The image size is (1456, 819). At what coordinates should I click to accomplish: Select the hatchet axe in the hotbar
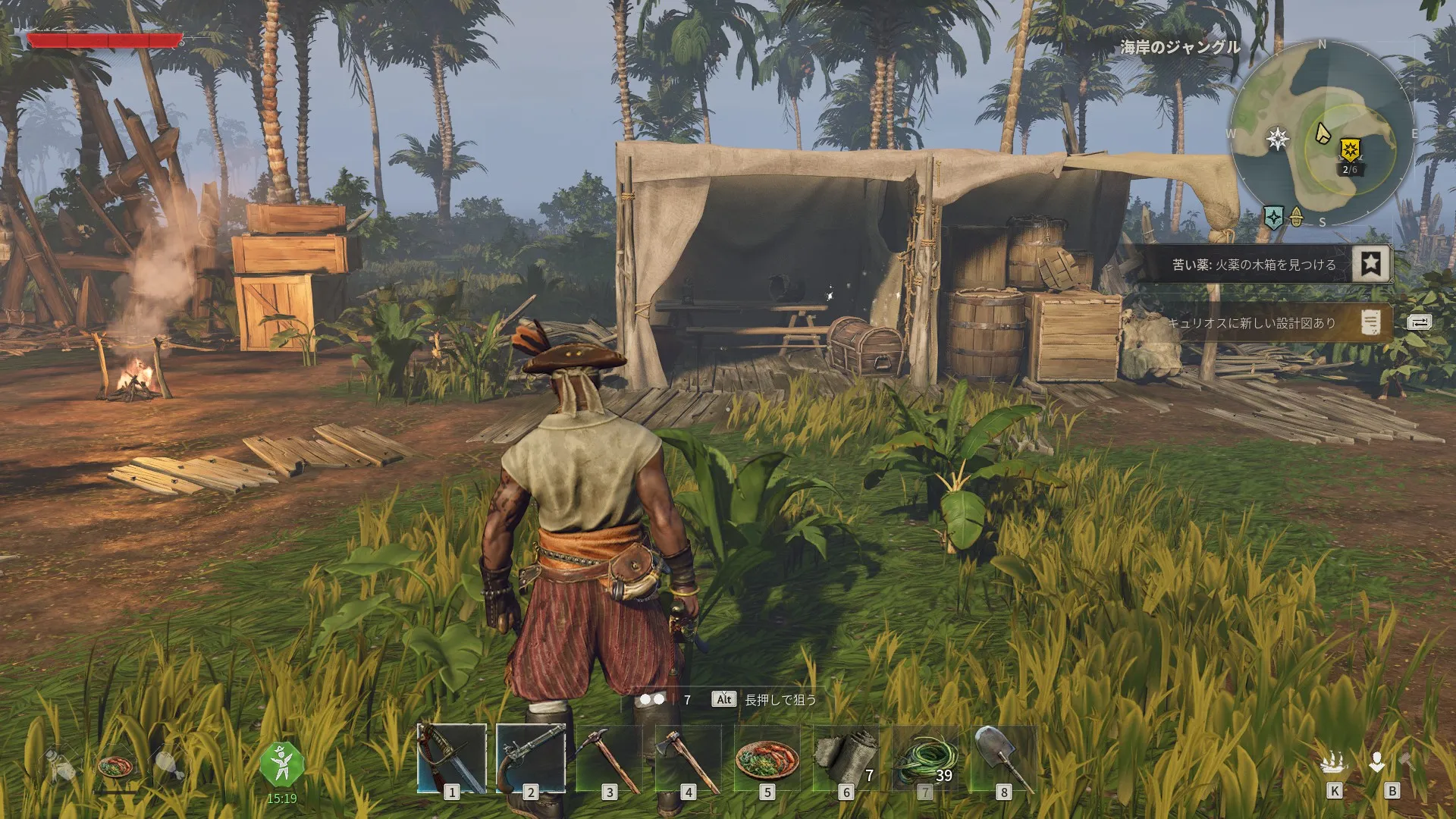[x=688, y=758]
